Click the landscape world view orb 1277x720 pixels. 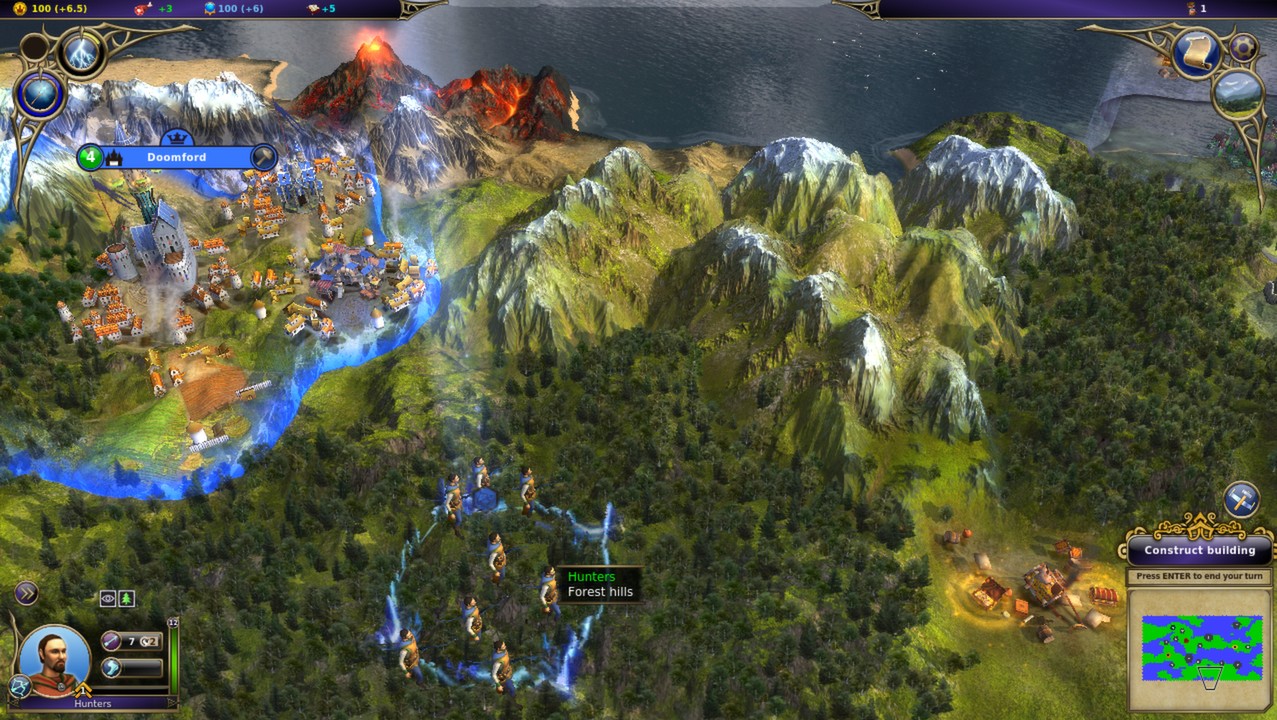click(x=1238, y=94)
